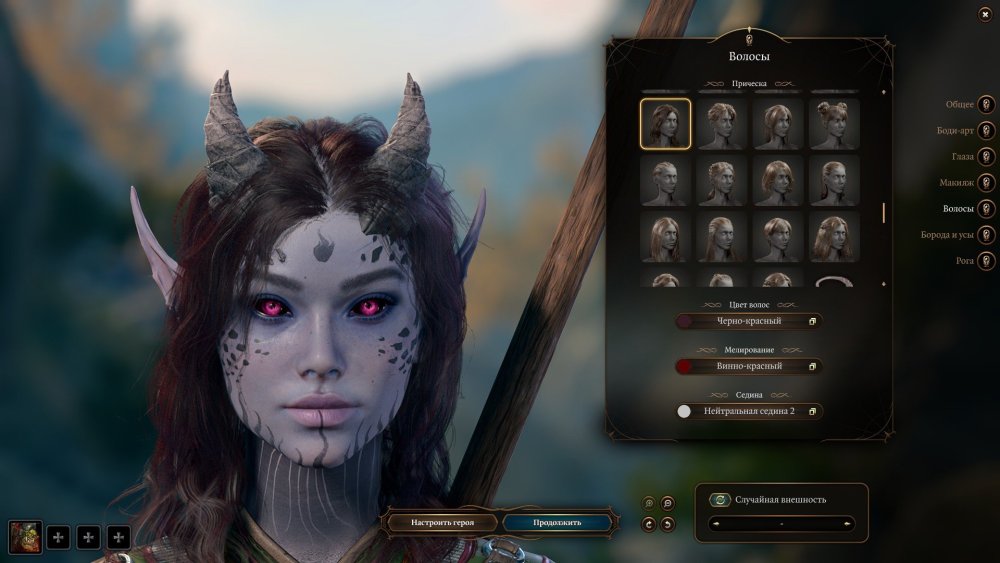
Task: Click the hairstyle list scrollbar
Action: pyautogui.click(x=883, y=212)
